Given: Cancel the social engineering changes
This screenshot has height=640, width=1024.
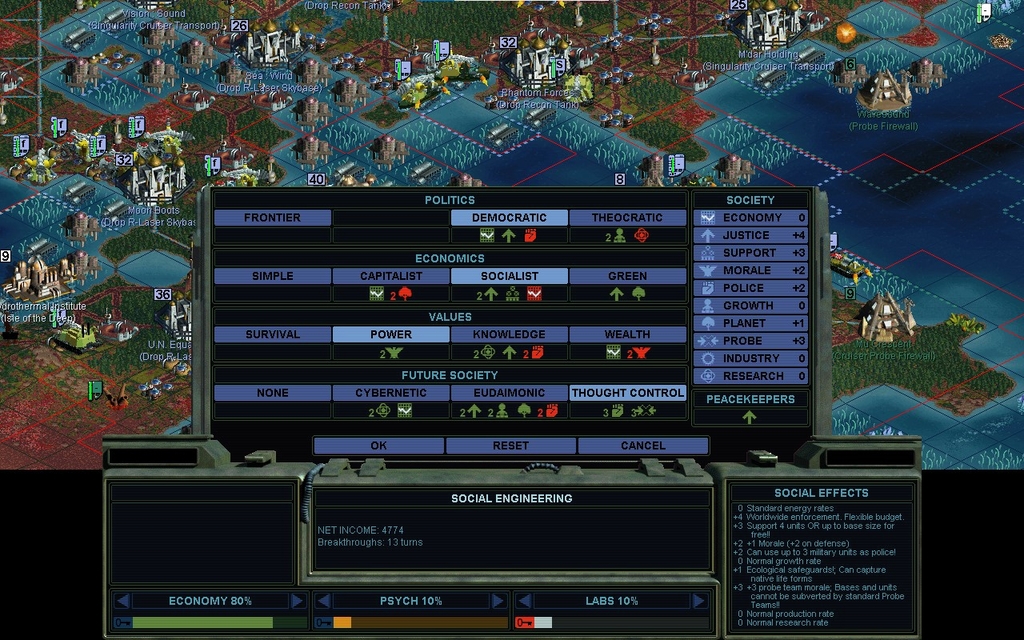Looking at the screenshot, I should click(642, 446).
